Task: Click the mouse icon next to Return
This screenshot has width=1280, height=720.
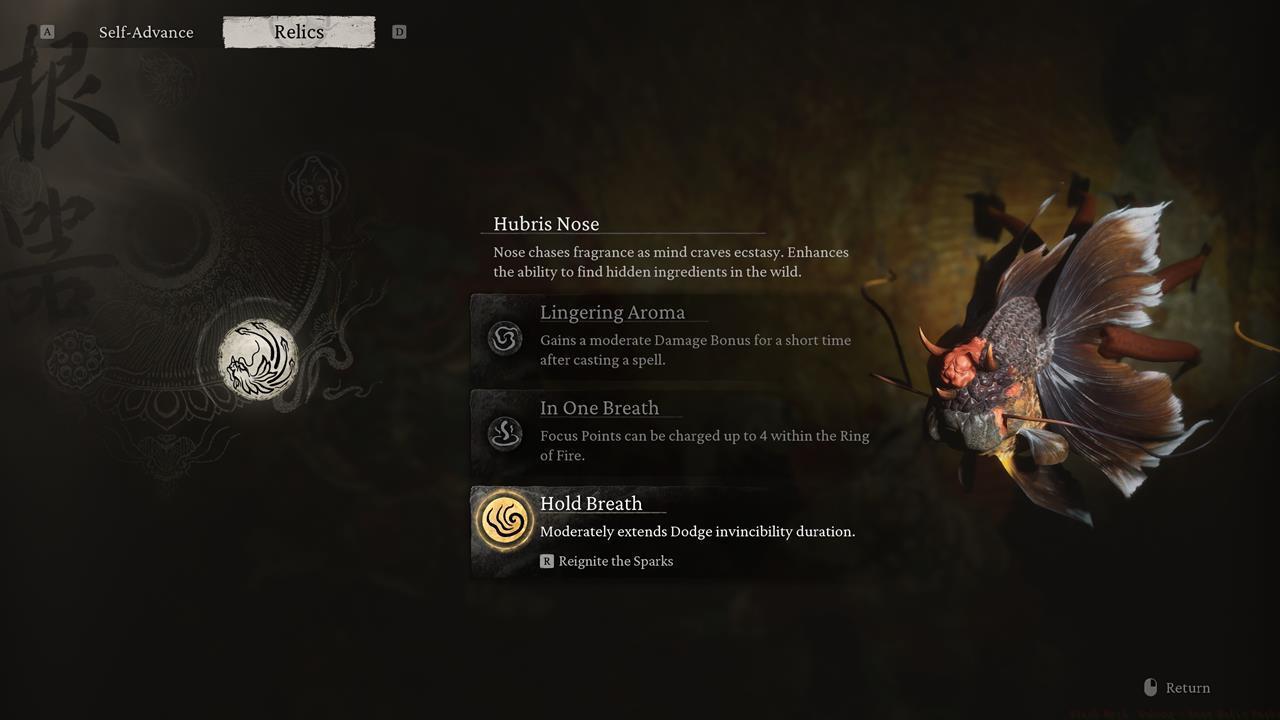Action: click(1150, 687)
